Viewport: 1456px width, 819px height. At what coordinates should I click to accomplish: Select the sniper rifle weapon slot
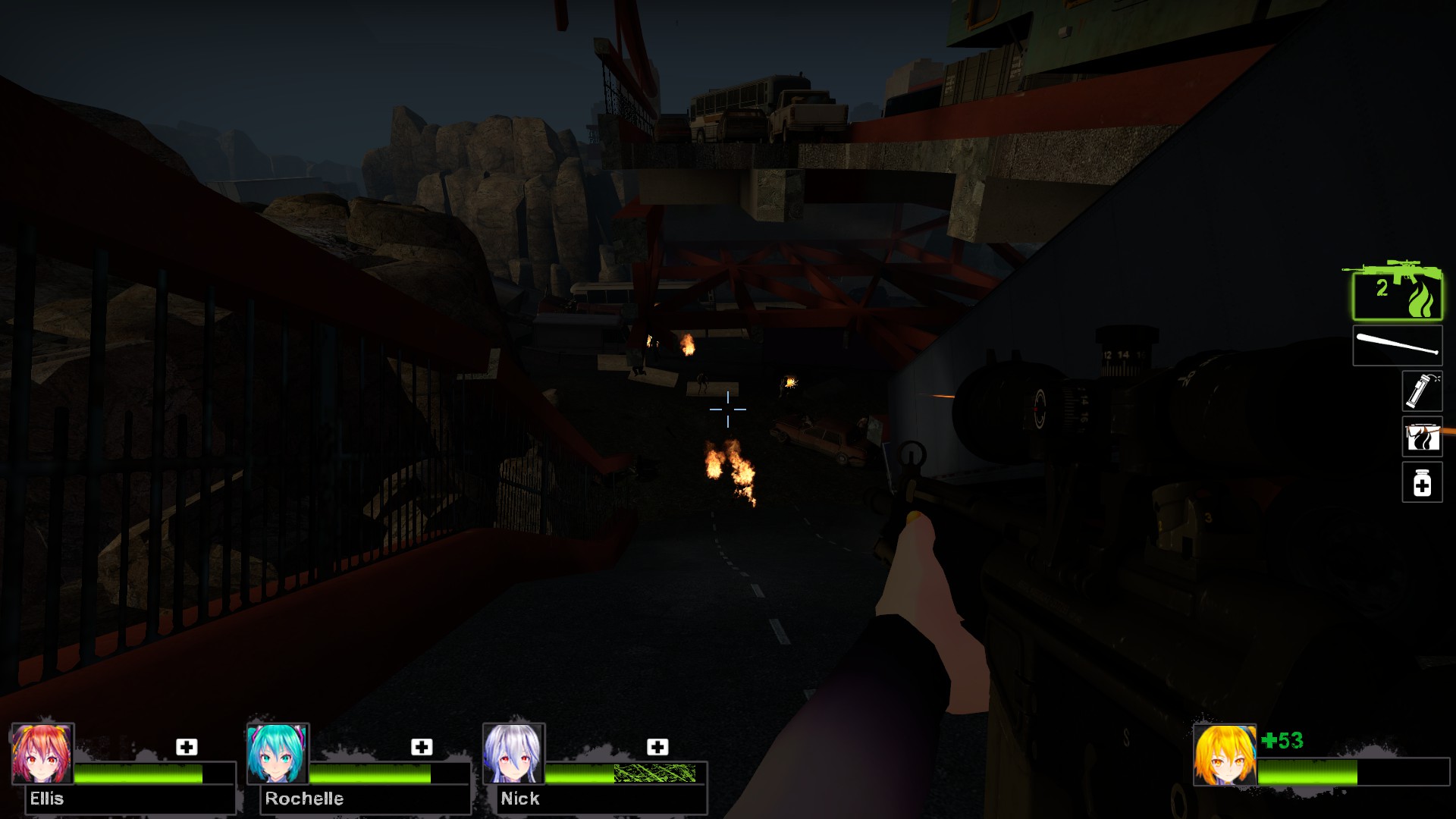(x=1397, y=293)
